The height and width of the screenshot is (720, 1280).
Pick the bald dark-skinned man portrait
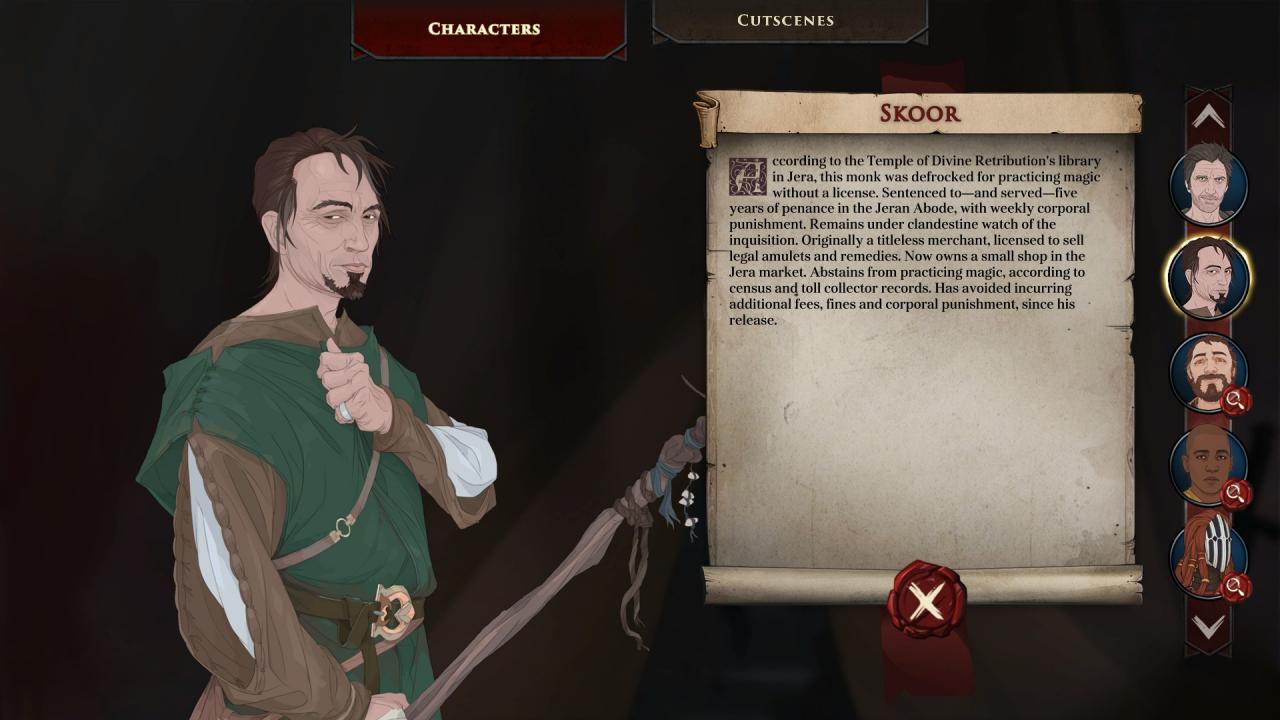point(1208,465)
